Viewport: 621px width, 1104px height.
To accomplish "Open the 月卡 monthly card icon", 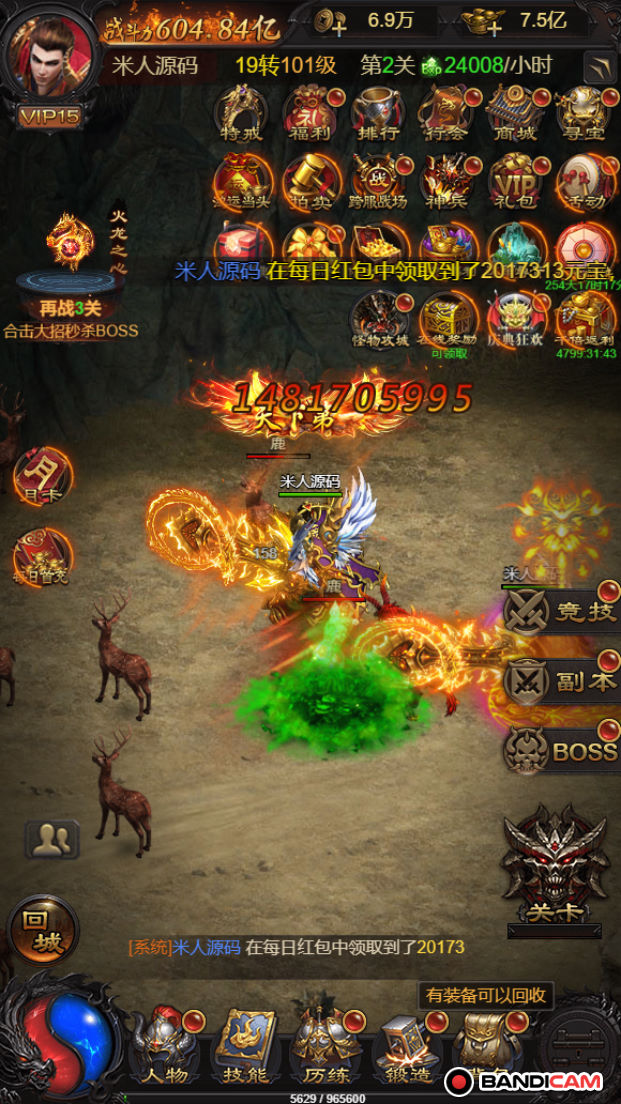I will click(43, 478).
